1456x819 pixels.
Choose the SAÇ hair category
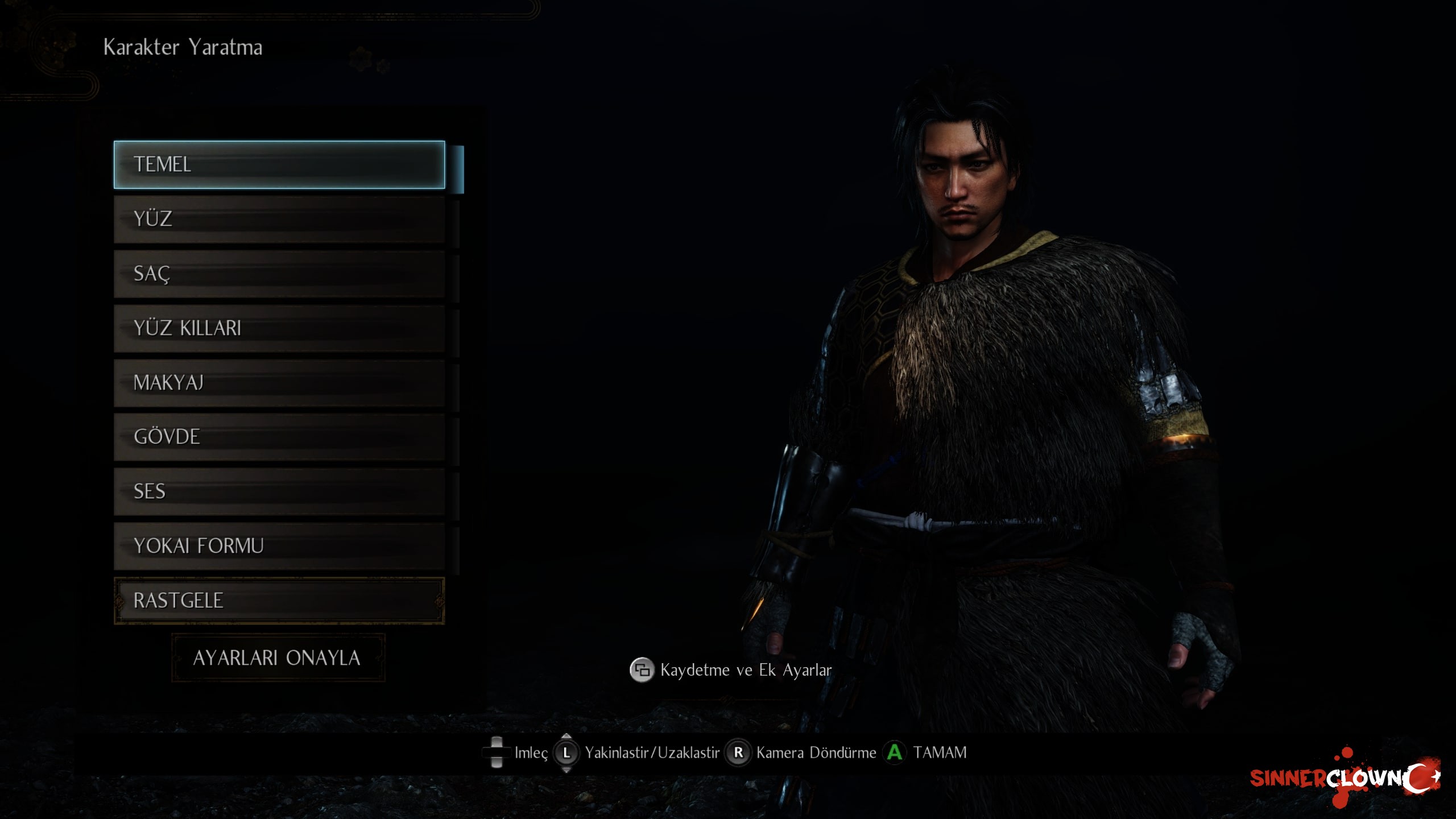(279, 274)
